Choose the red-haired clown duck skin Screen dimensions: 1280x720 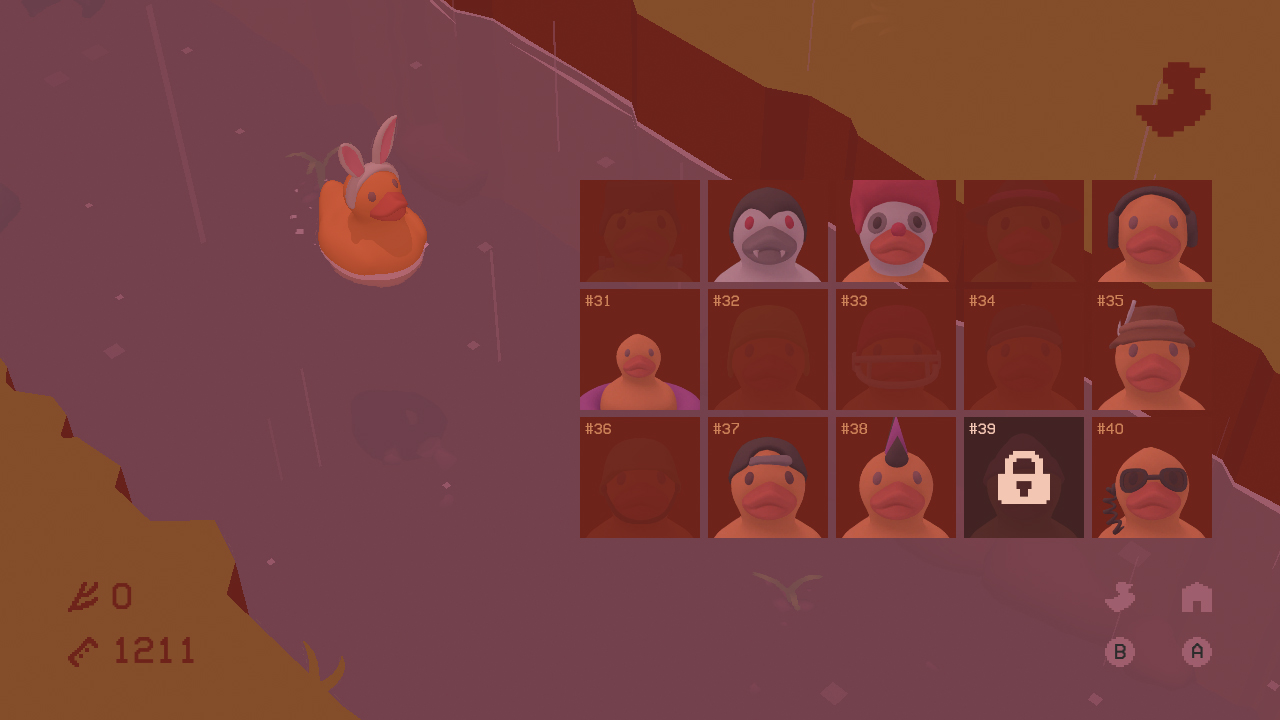tap(895, 230)
